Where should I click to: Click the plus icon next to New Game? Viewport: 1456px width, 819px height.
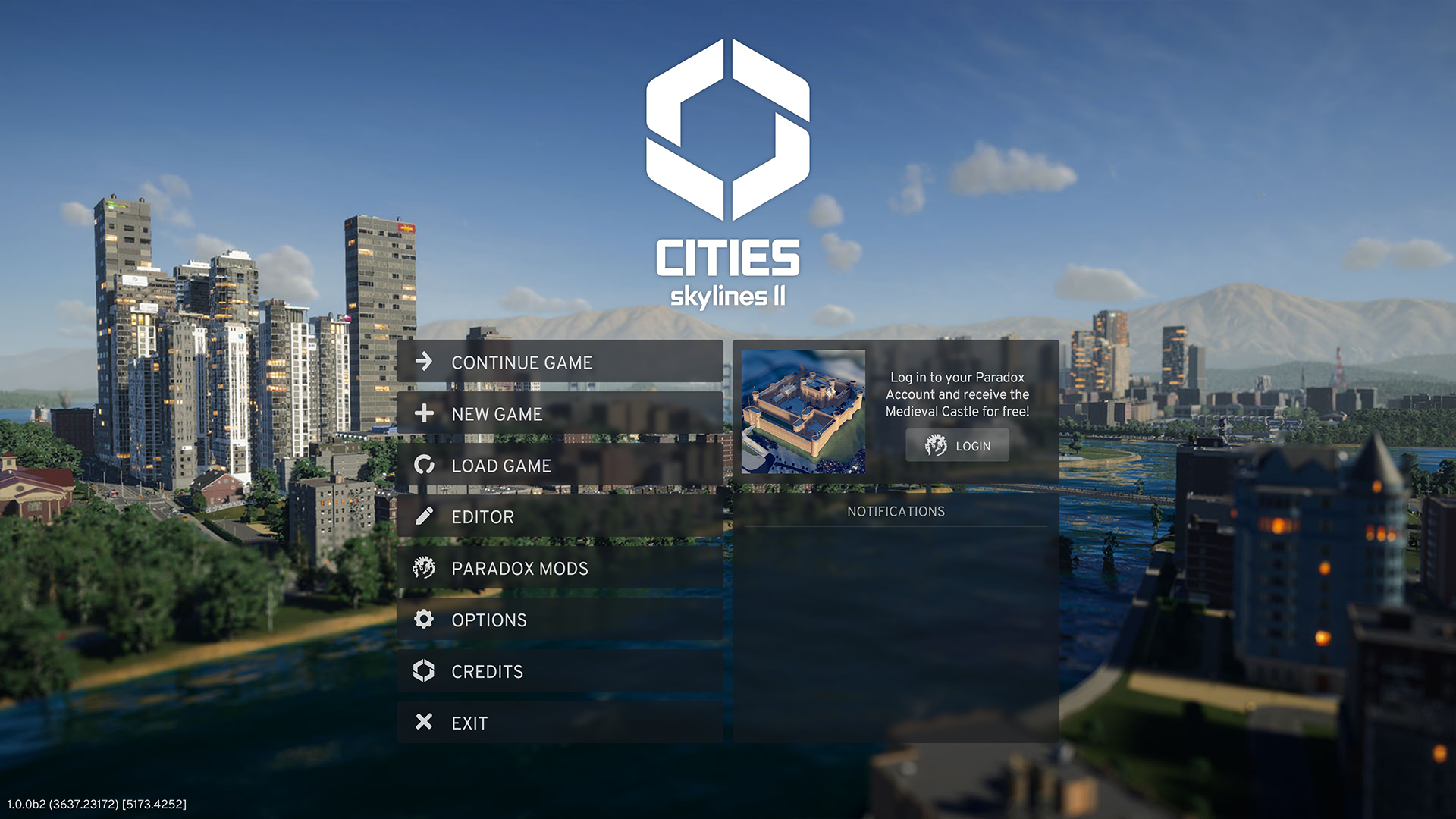click(425, 414)
